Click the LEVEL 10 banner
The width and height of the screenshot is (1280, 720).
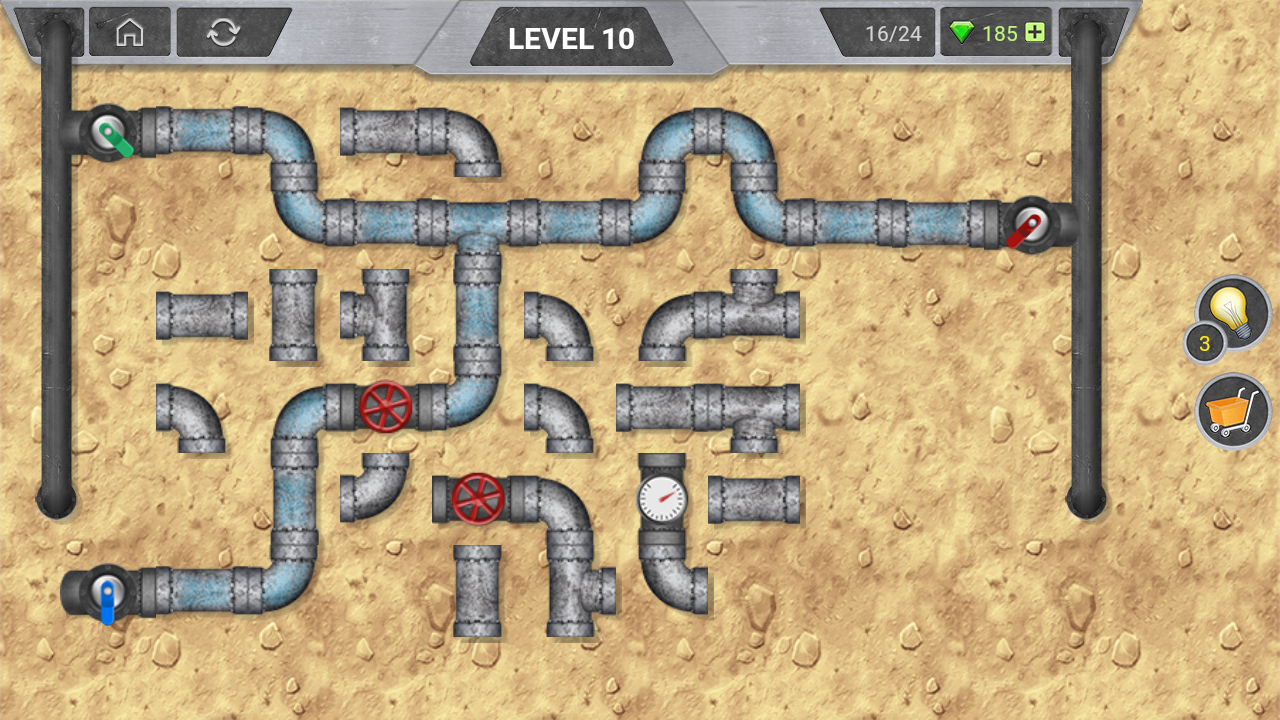click(x=572, y=40)
